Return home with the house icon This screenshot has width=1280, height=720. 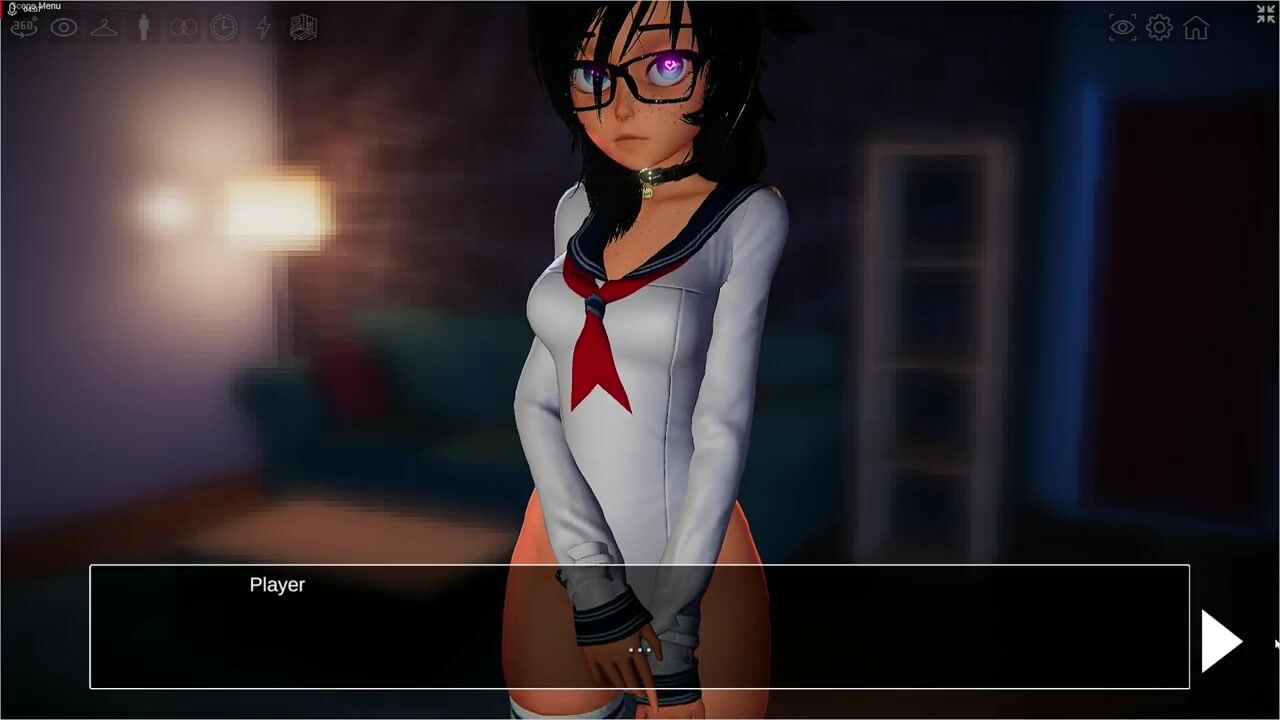(x=1196, y=28)
